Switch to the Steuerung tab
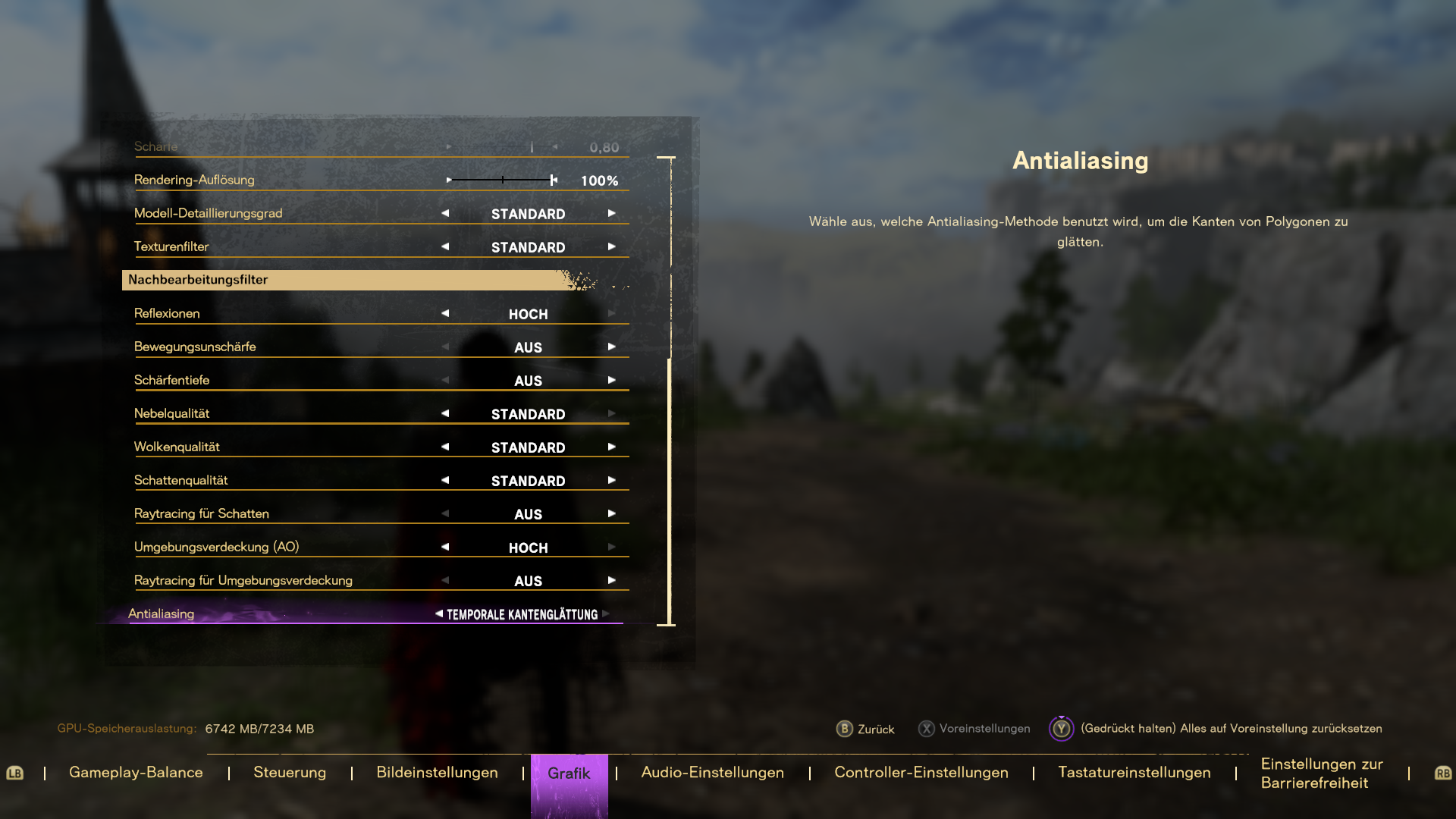 tap(290, 772)
